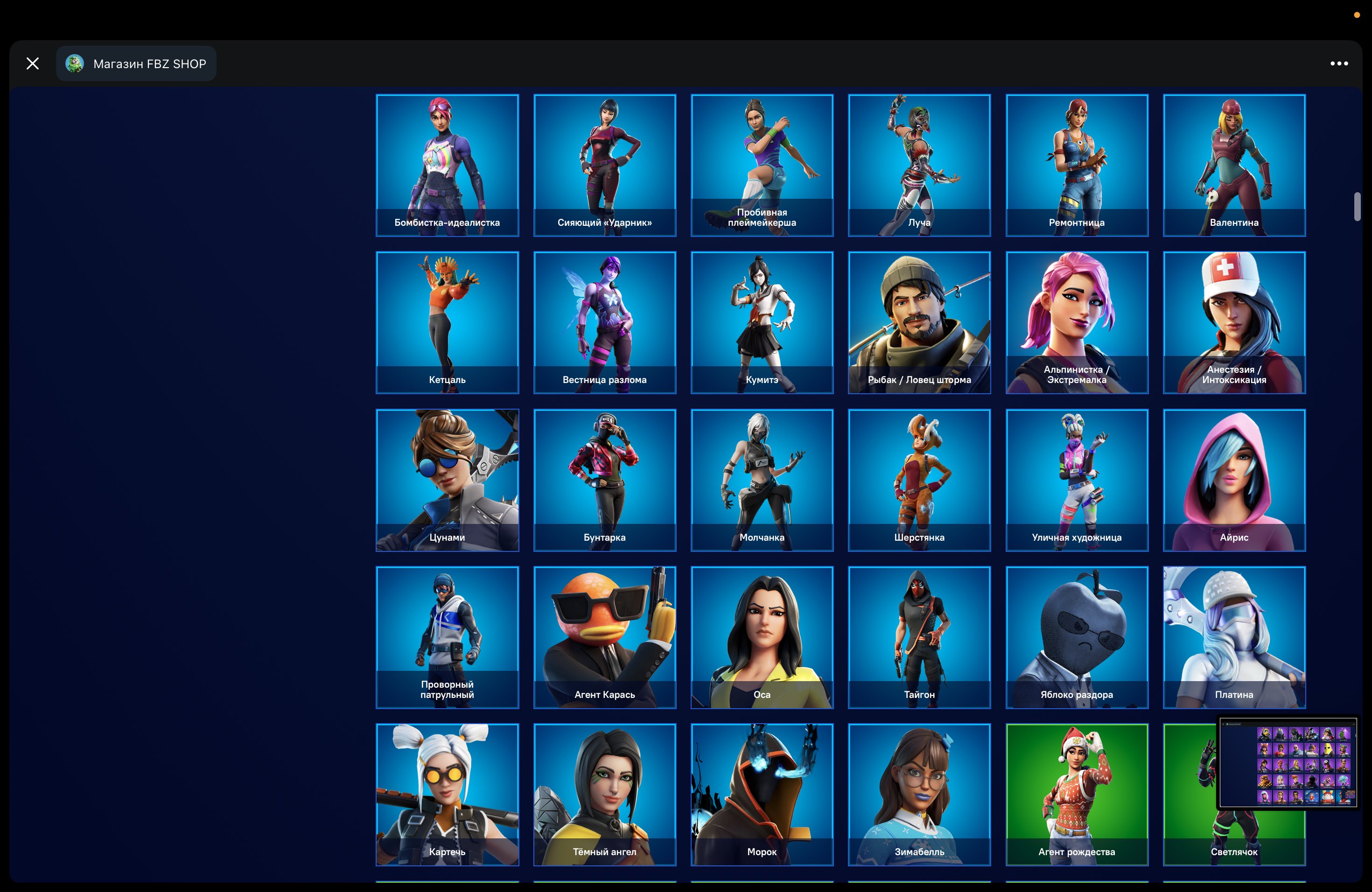Select the Светлячок skin
Viewport: 1372px width, 892px height.
[1234, 795]
